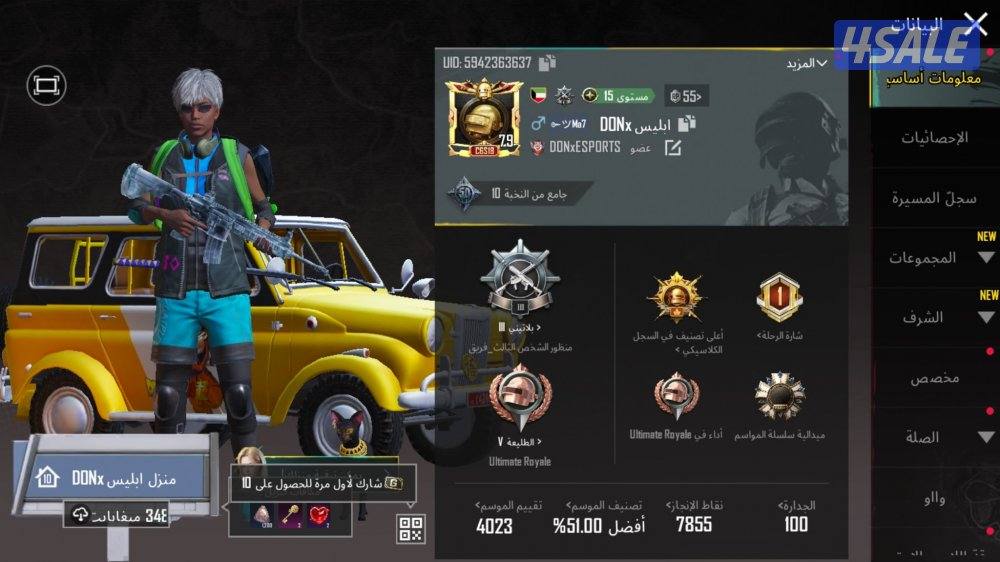Switch to the سجل المسيرة career tab
The width and height of the screenshot is (1000, 562).
pyautogui.click(x=934, y=198)
